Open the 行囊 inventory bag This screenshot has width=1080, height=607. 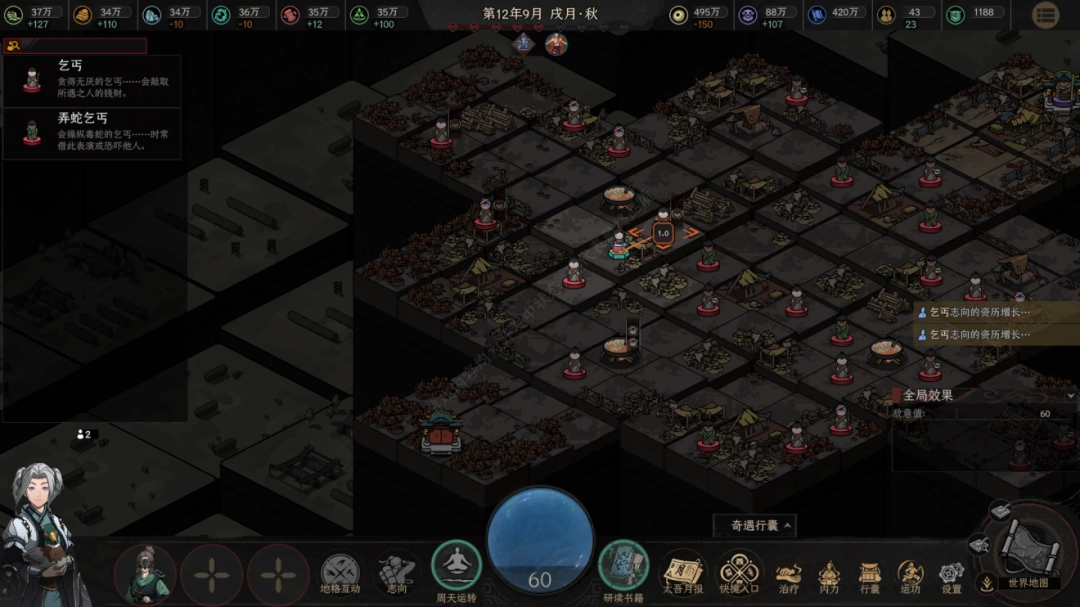click(870, 574)
